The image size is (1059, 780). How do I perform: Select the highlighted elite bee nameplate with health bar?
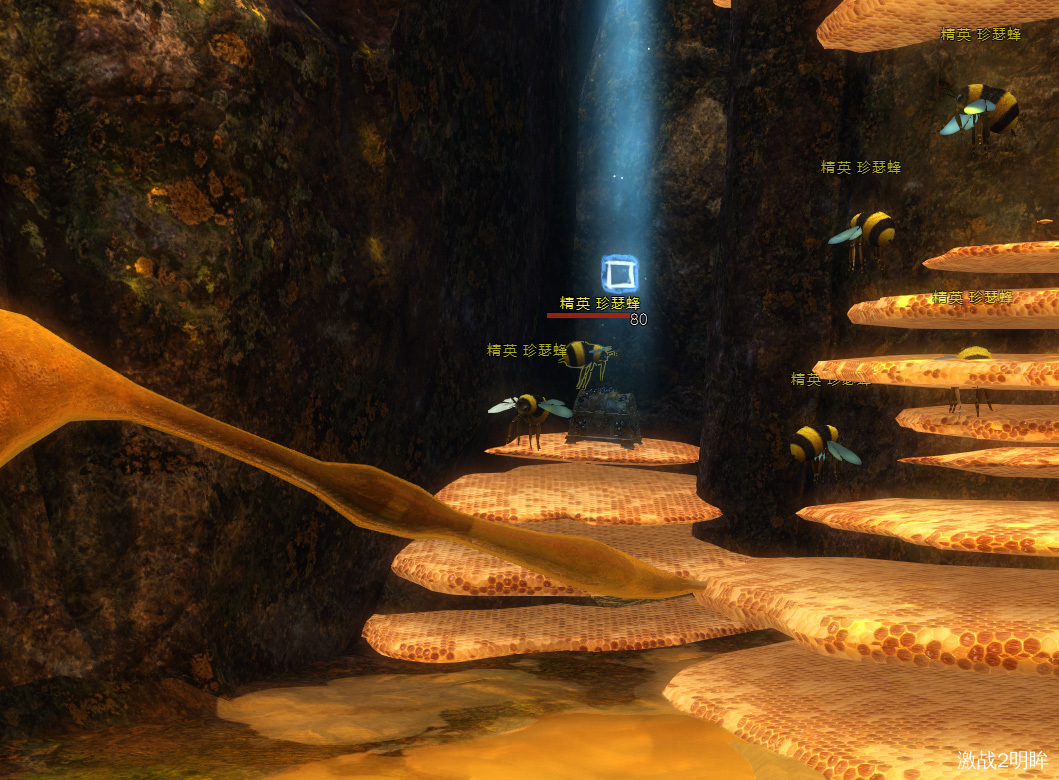(x=599, y=304)
